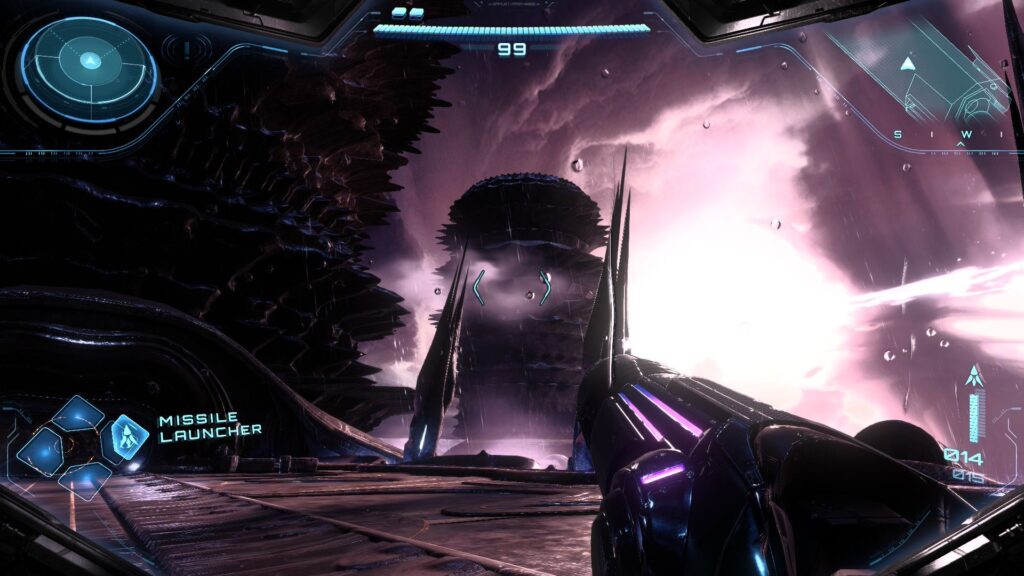Open the wireframe area minimap
This screenshot has width=1024, height=576.
932,80
